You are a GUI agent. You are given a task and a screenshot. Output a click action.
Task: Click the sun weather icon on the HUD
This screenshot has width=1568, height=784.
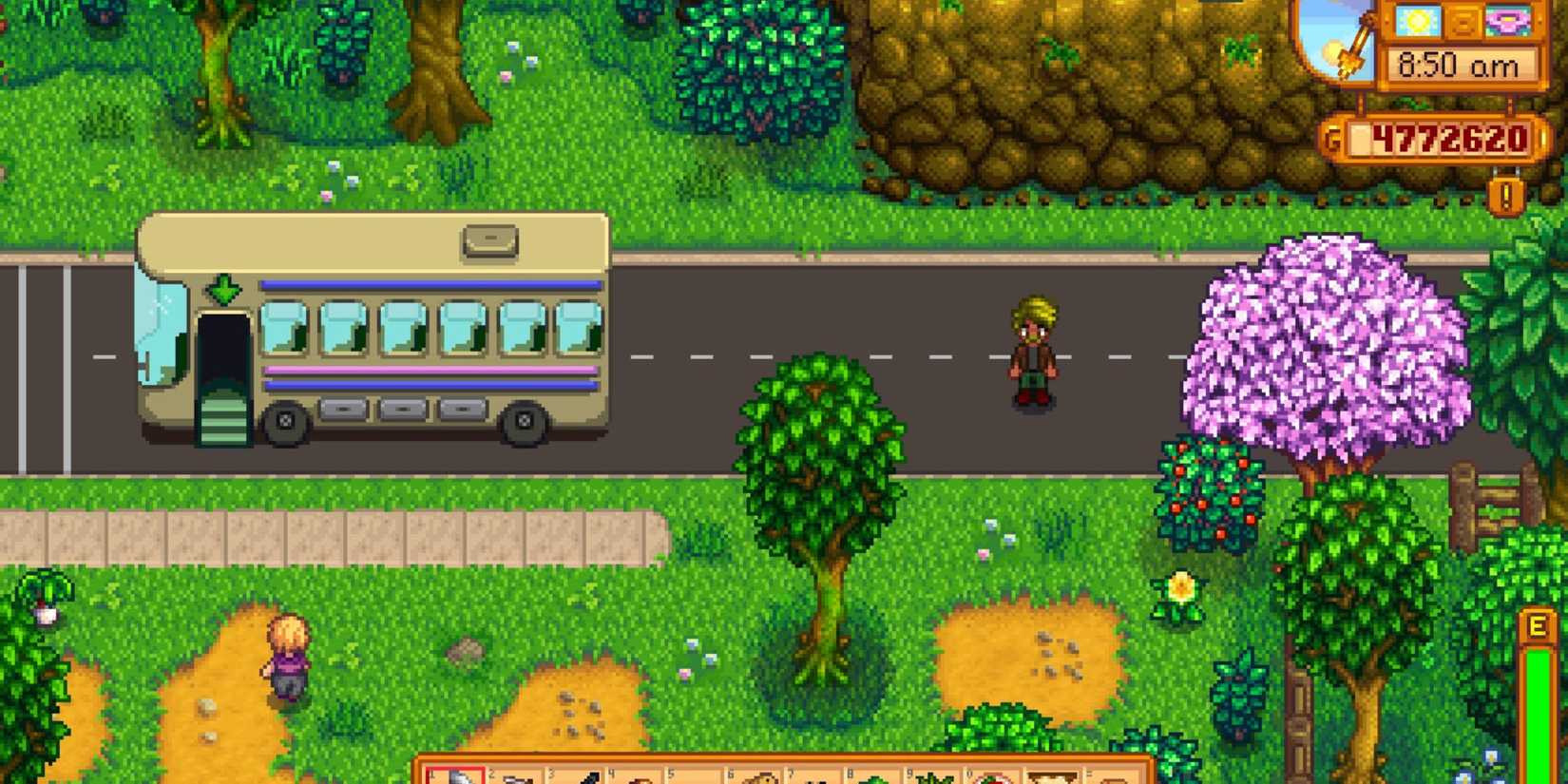point(1415,22)
